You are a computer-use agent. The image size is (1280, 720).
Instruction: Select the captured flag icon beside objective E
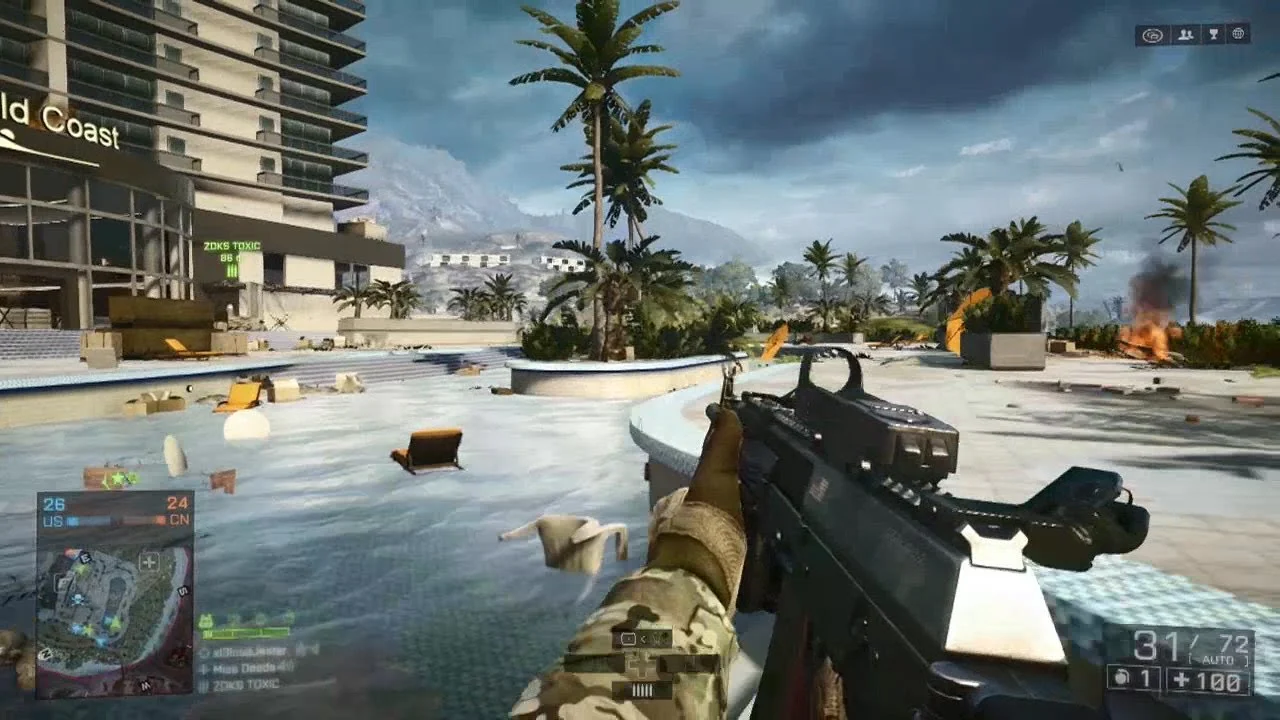73,552
